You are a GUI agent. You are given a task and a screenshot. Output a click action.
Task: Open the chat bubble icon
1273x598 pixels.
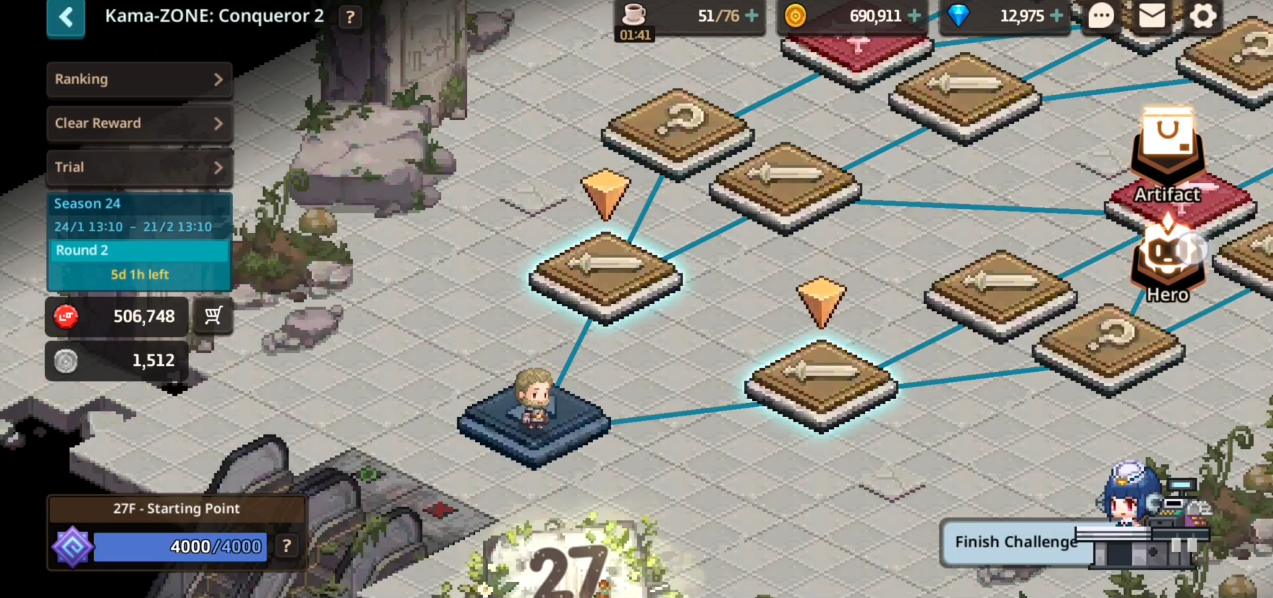pyautogui.click(x=1101, y=16)
